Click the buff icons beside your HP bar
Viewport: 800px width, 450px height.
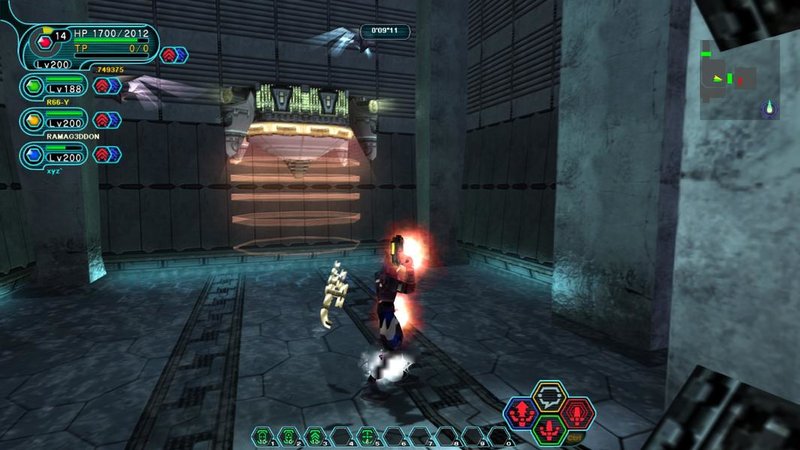[x=174, y=55]
